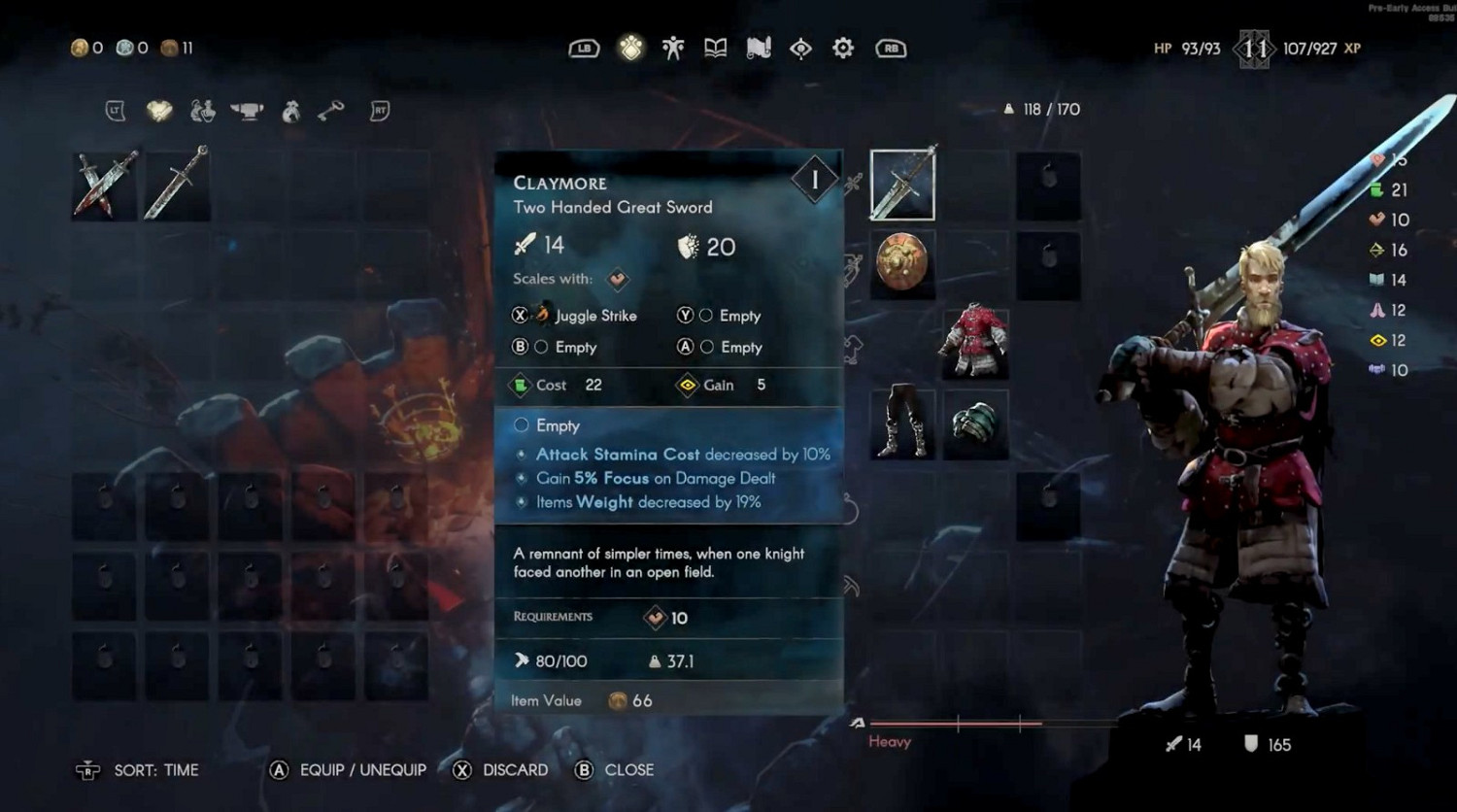Click SORT: TIME at the bottom
Image resolution: width=1457 pixels, height=812 pixels.
(x=155, y=770)
